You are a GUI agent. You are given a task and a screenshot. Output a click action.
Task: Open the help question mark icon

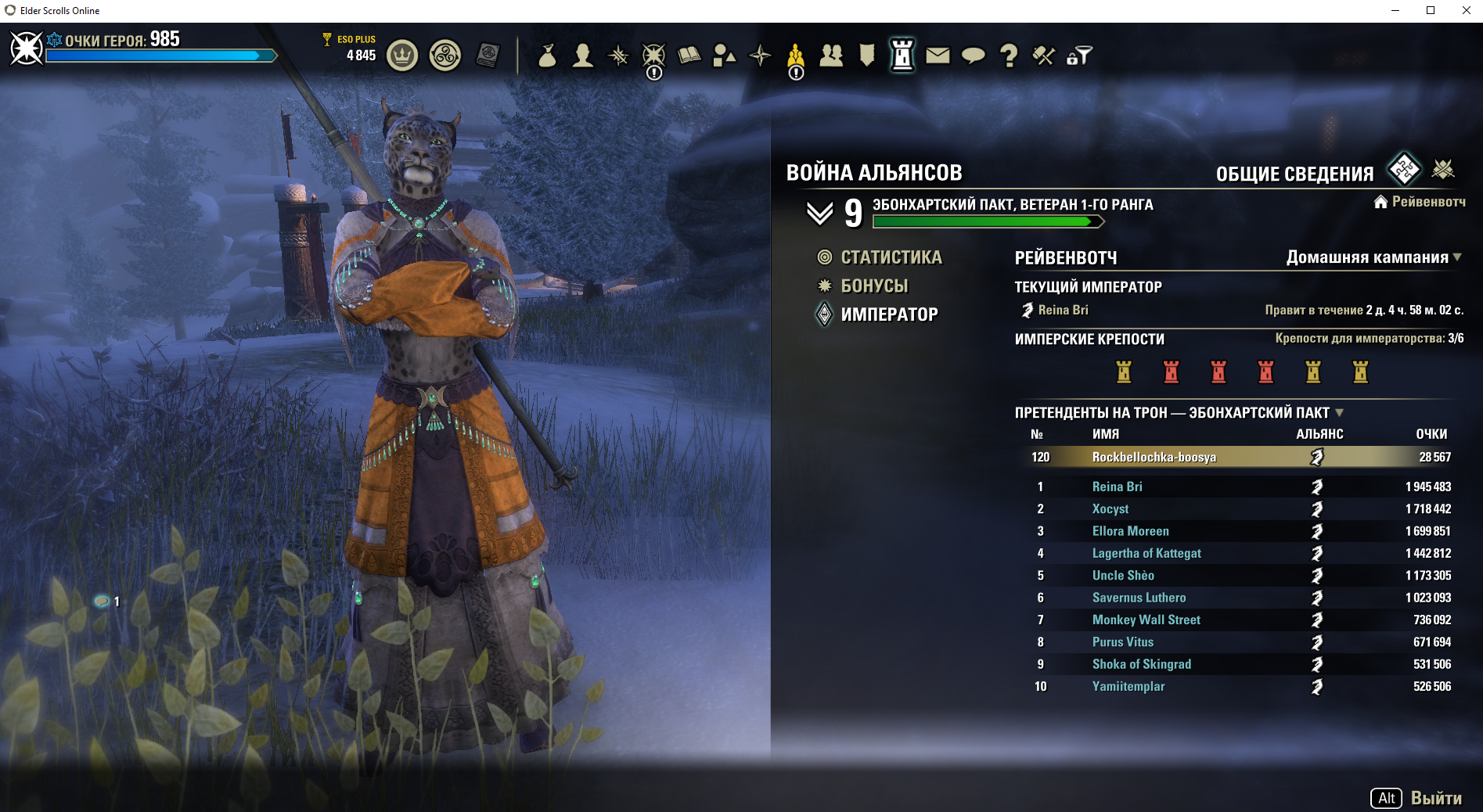(x=1009, y=56)
